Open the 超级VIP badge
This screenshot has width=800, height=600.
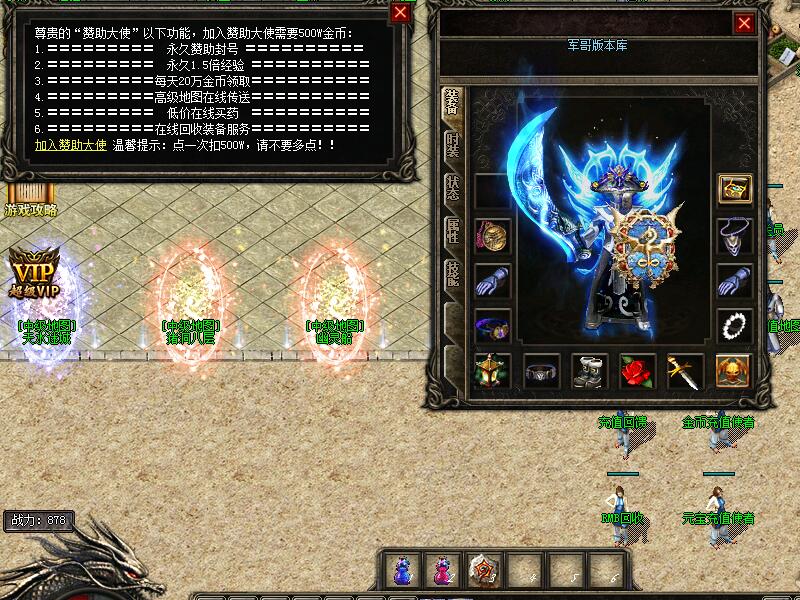click(30, 272)
